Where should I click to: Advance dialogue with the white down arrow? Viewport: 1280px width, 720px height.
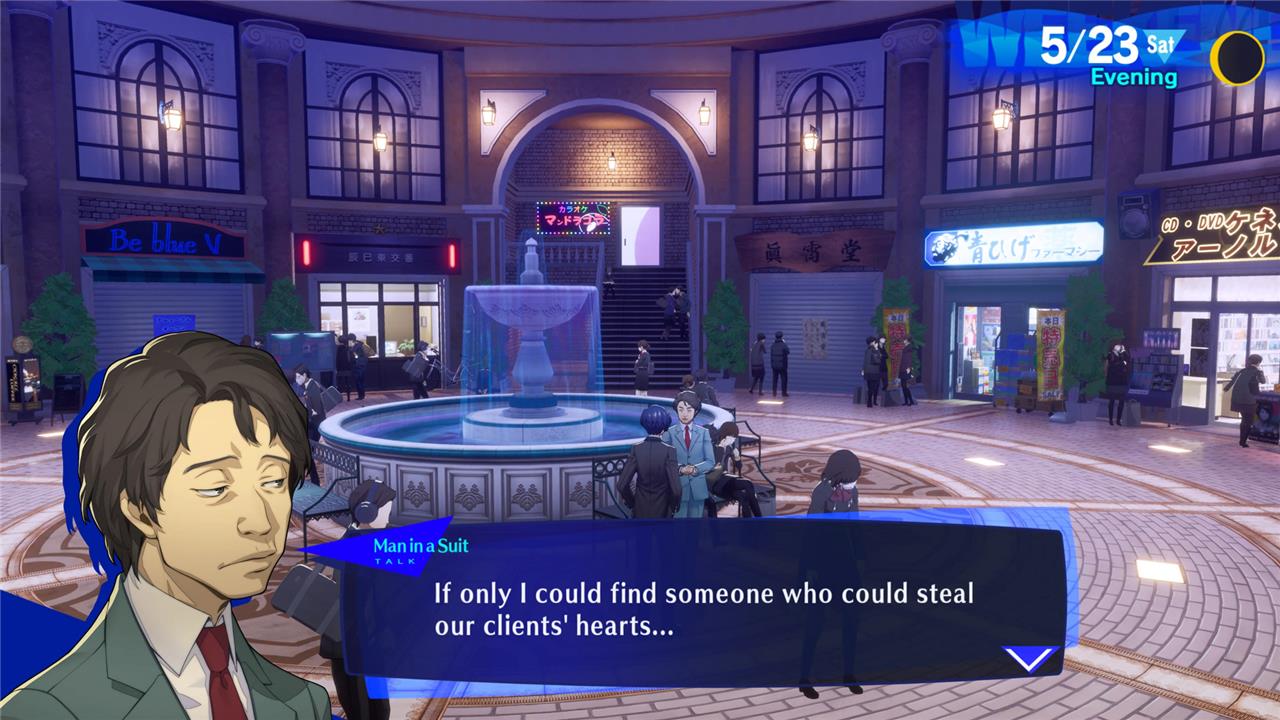[1029, 658]
